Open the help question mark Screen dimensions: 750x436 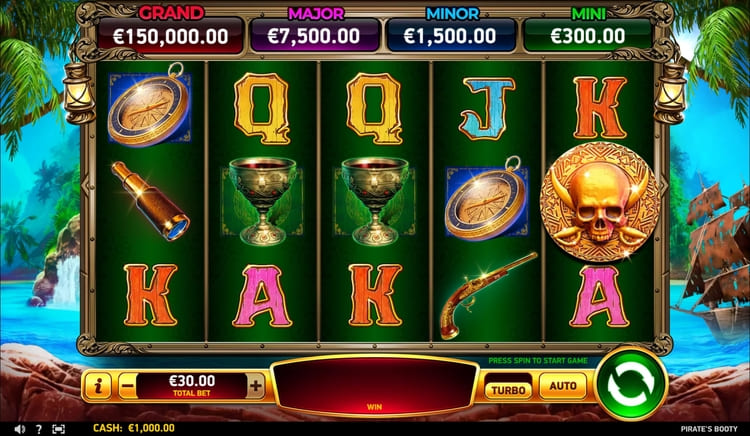(x=39, y=428)
